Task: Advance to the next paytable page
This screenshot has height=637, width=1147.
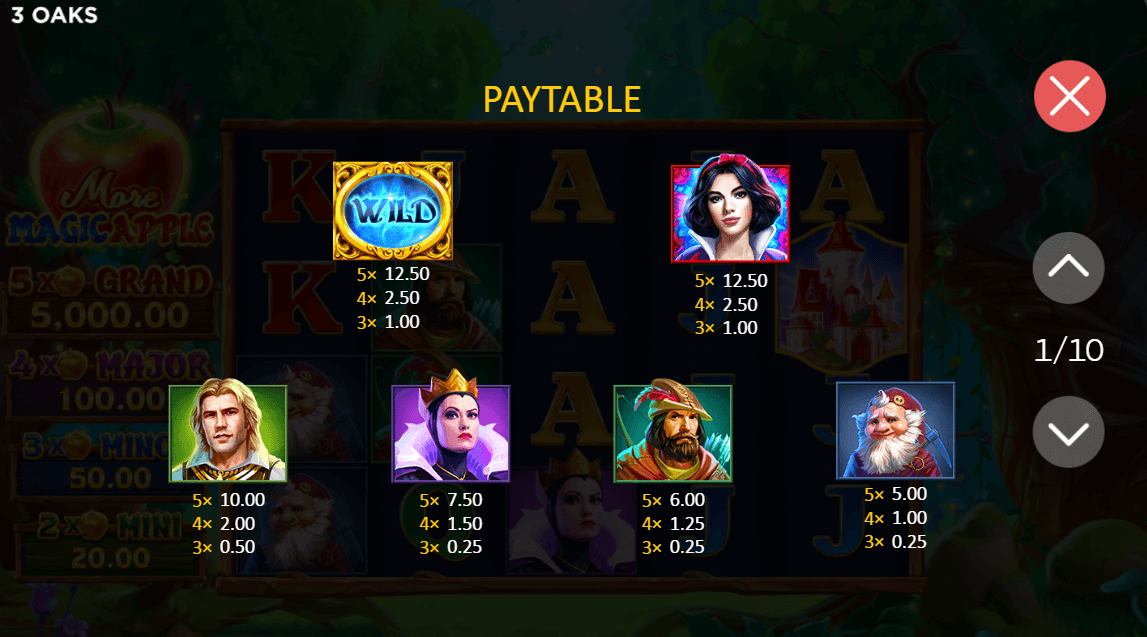Action: (1068, 432)
